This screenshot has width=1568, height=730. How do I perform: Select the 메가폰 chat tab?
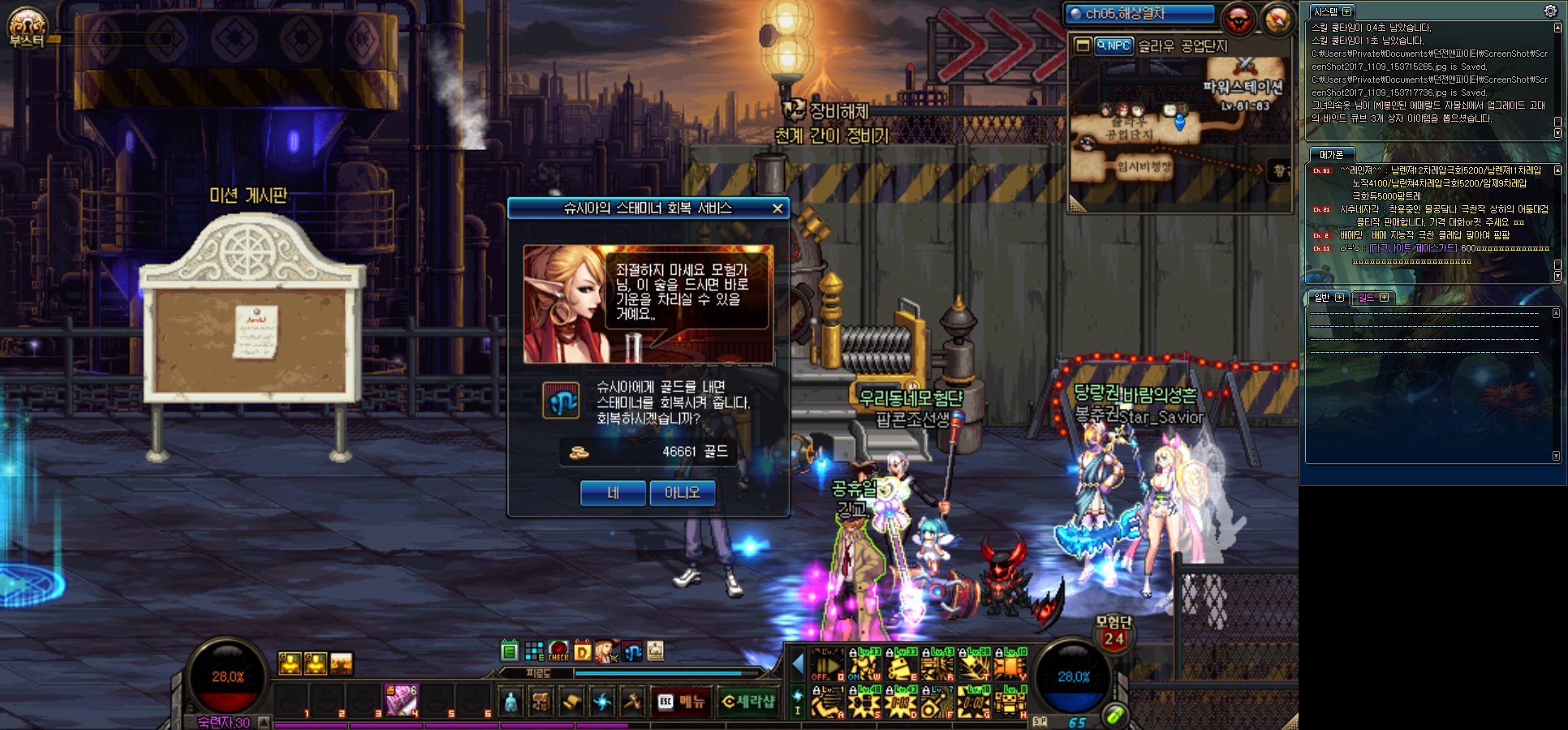click(1331, 154)
